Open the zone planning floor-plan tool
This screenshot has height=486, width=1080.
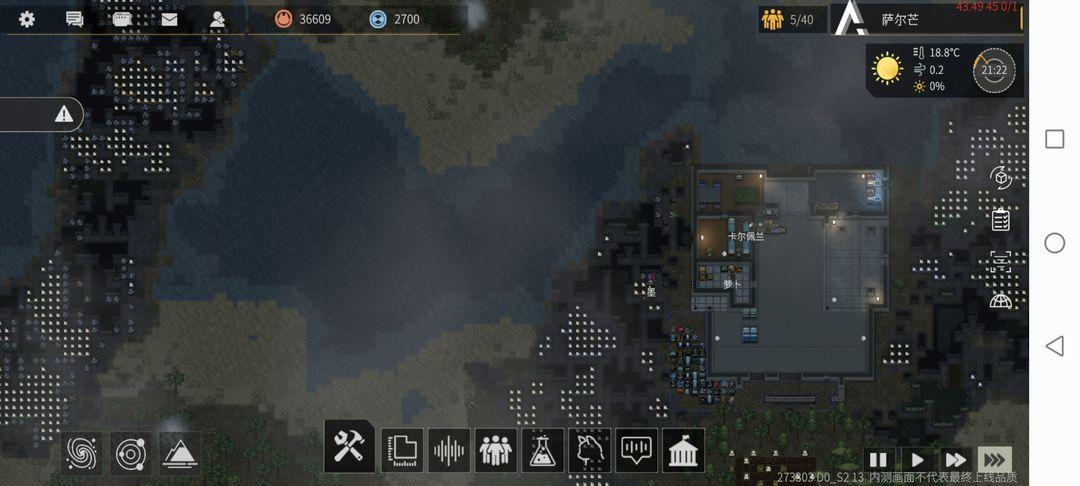click(402, 450)
